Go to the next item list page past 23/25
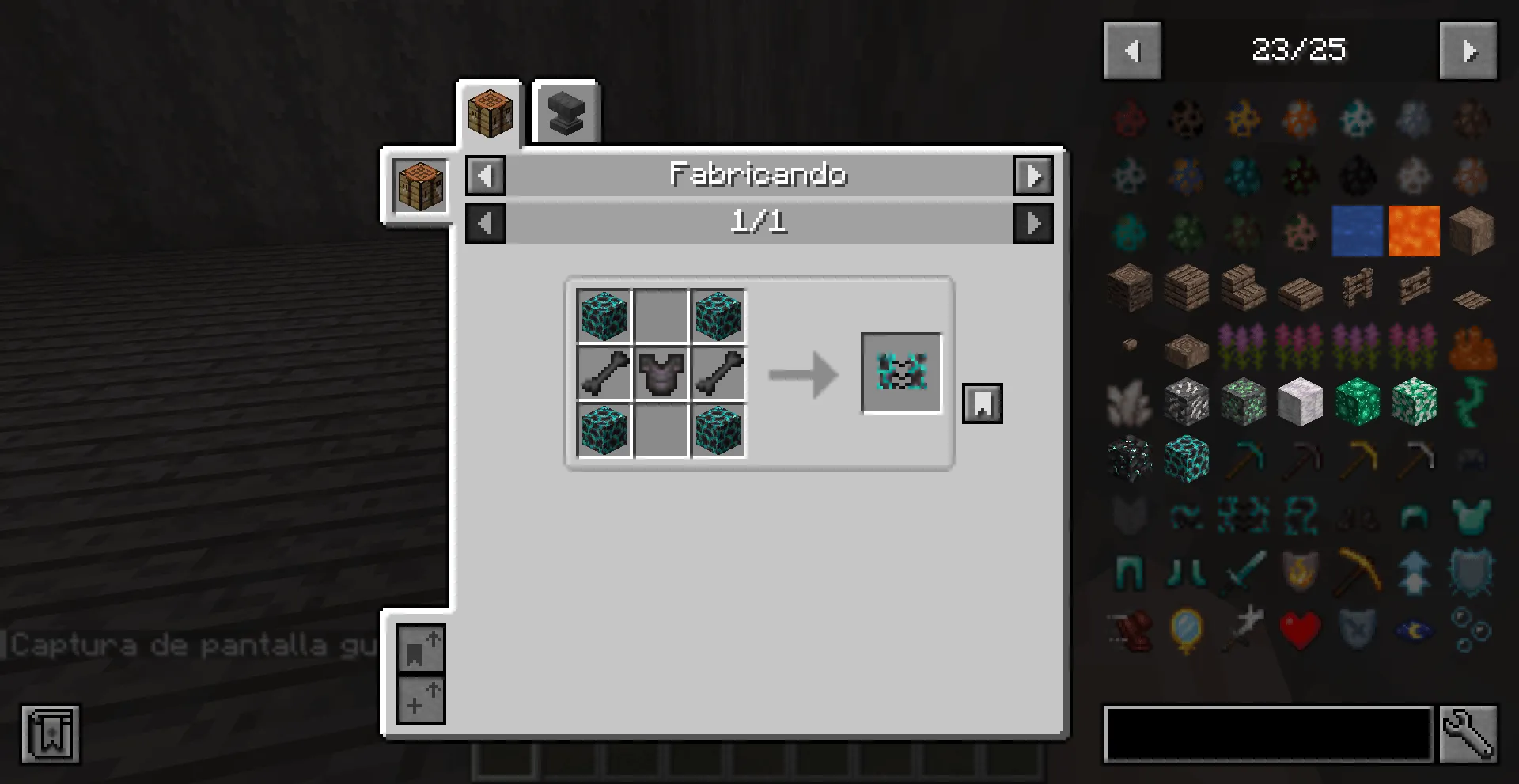The image size is (1519, 784). (x=1468, y=51)
